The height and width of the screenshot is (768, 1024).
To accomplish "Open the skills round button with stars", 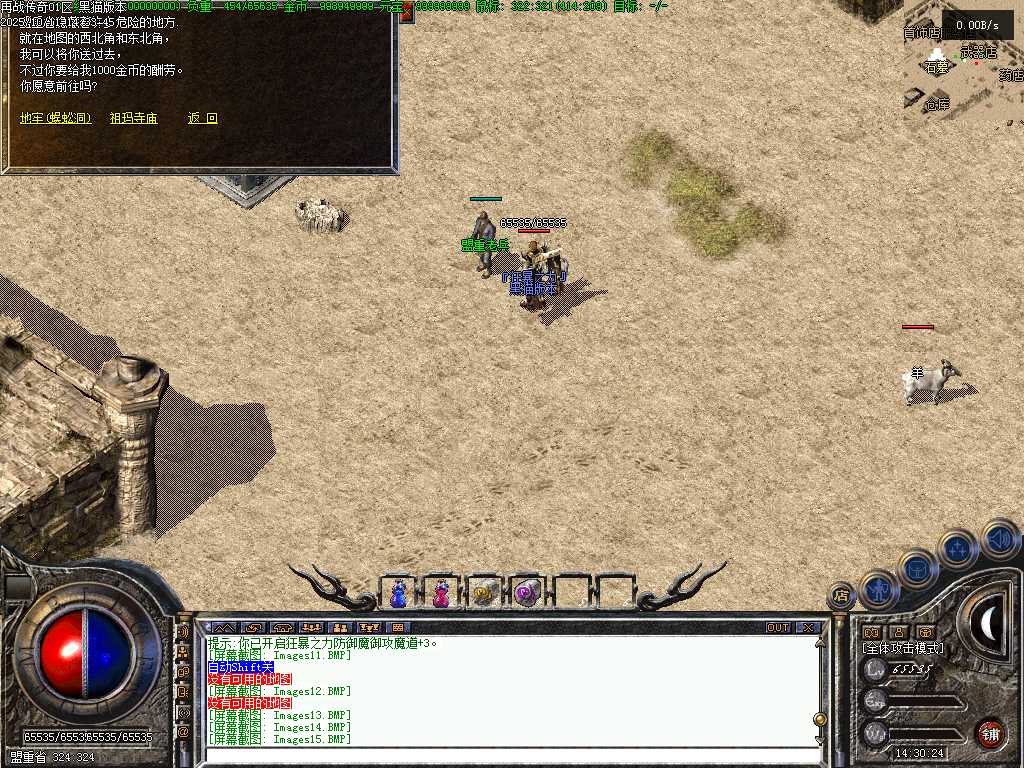I will click(x=957, y=548).
